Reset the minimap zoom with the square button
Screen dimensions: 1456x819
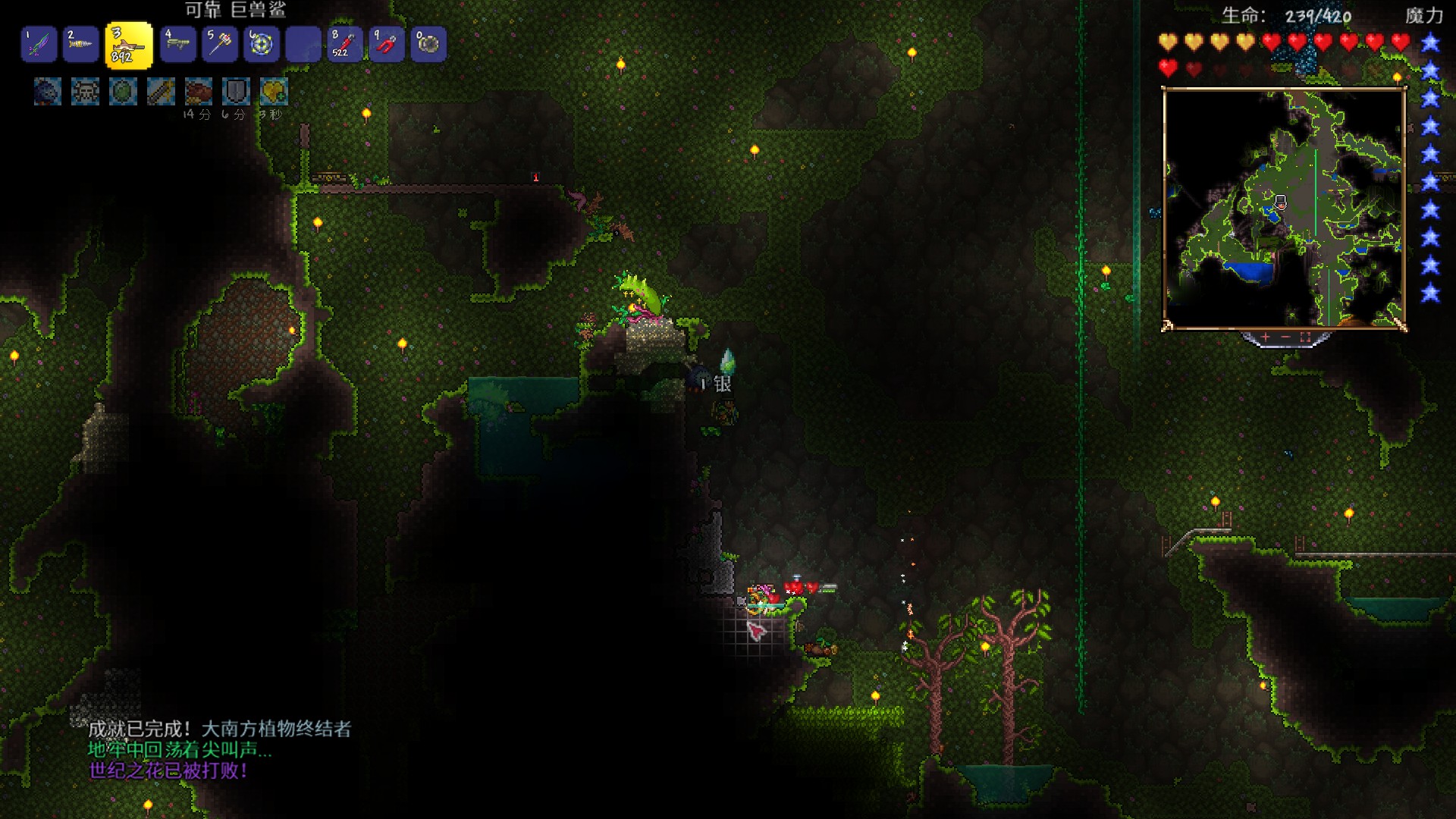[1305, 337]
